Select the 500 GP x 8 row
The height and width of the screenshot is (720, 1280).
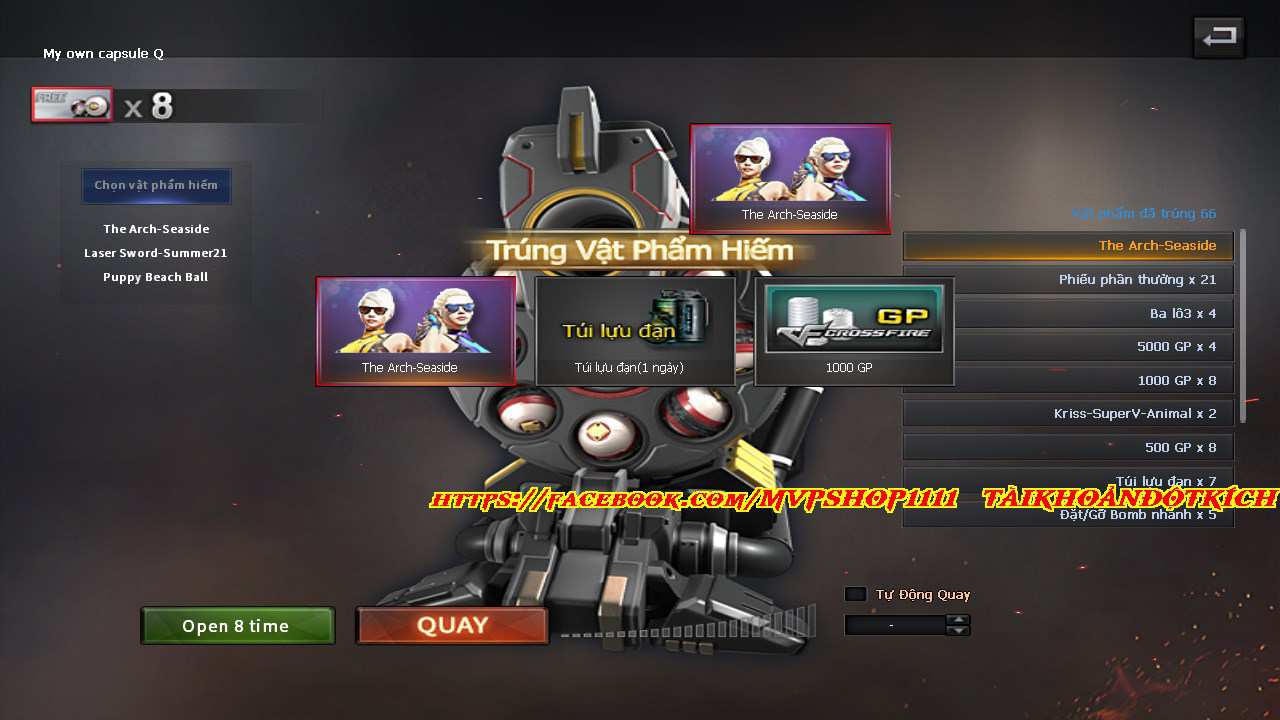click(x=1068, y=448)
